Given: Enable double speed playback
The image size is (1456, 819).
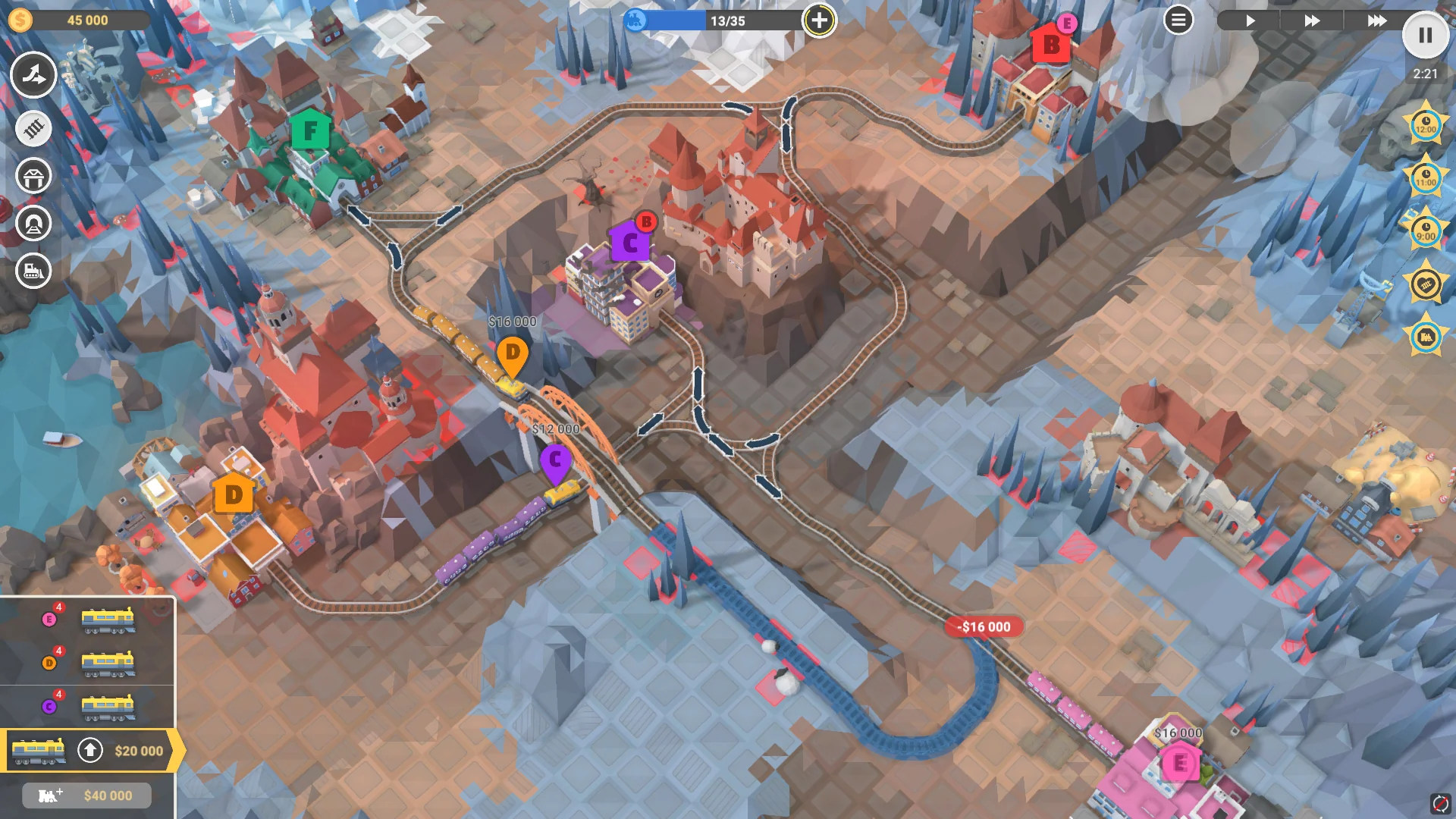Looking at the screenshot, I should (x=1312, y=21).
